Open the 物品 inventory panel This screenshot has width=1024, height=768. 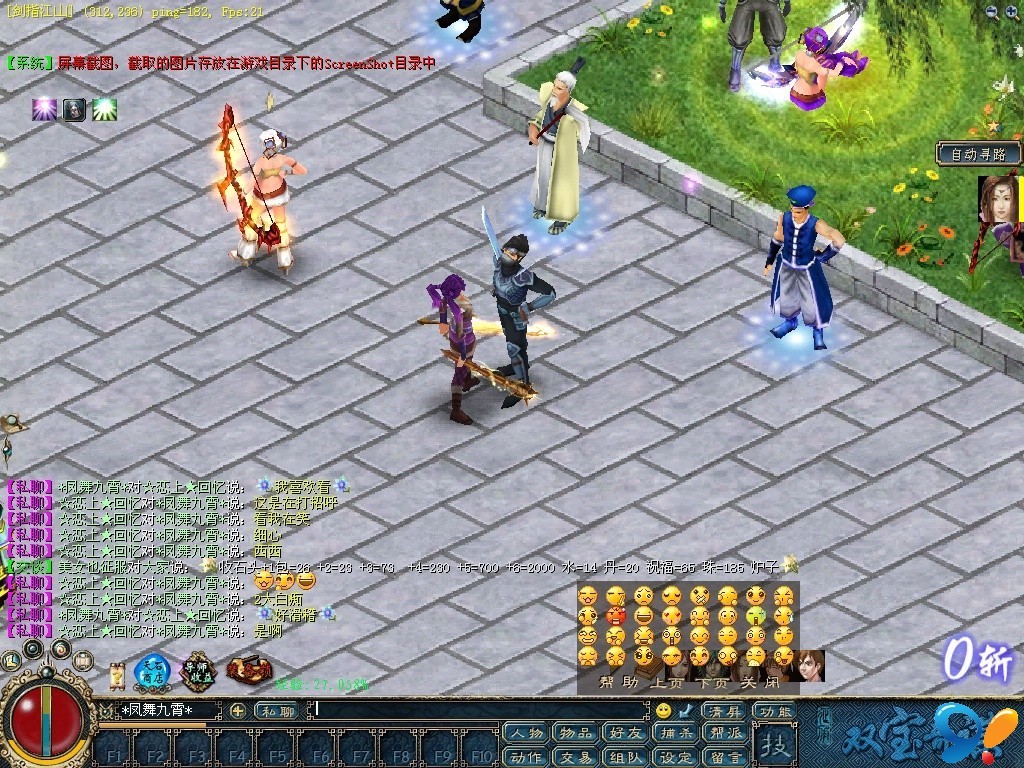[x=575, y=734]
